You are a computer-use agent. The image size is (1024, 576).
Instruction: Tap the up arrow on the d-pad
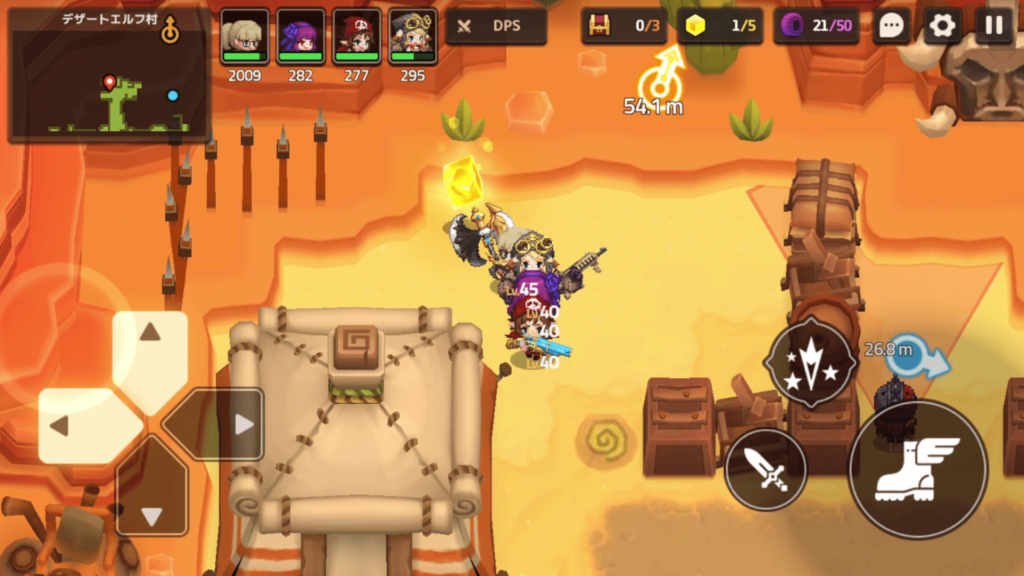150,348
